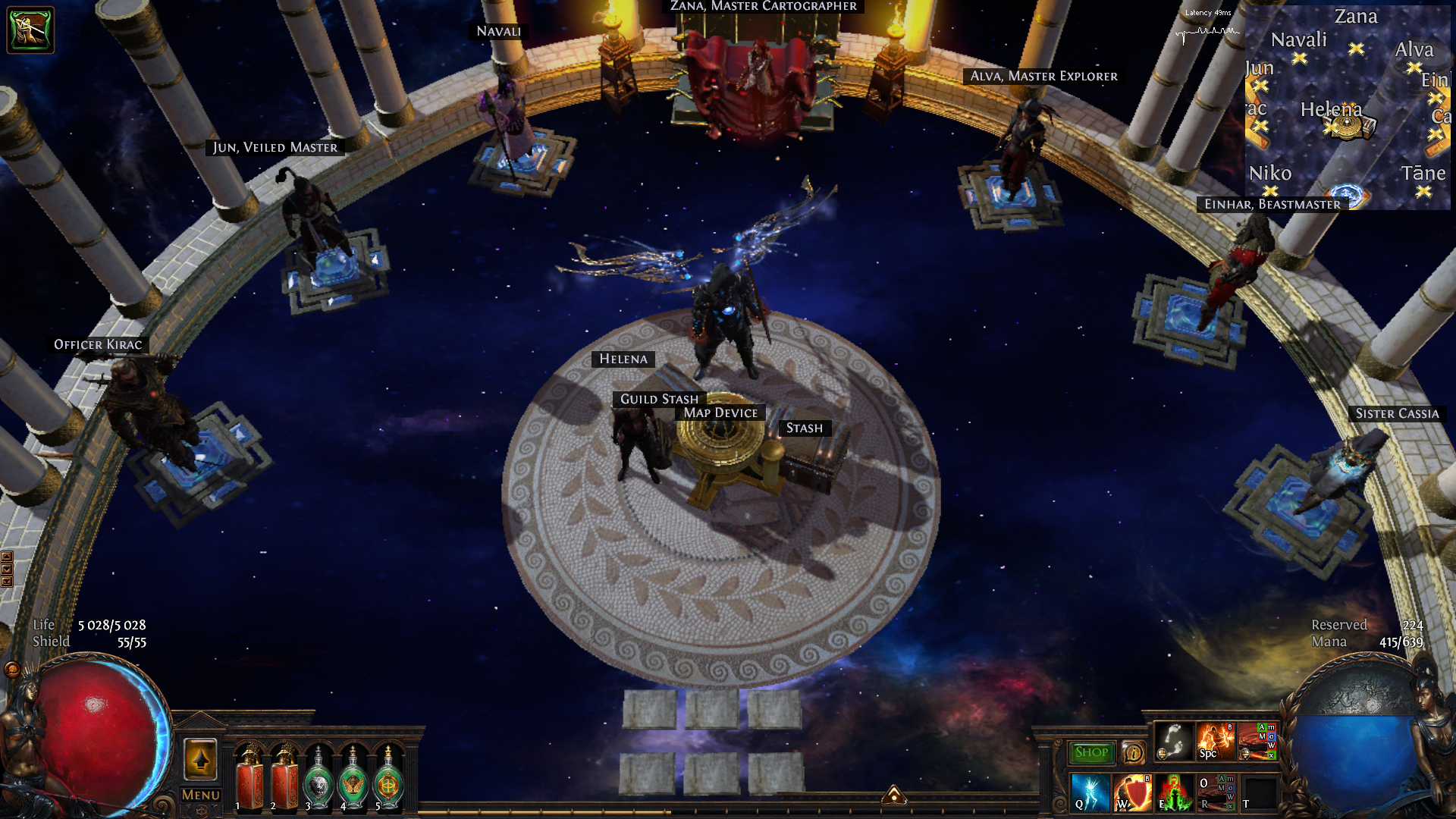This screenshot has height=819, width=1456.
Task: Click the upward arrow tab above experience bar
Action: coord(894,795)
